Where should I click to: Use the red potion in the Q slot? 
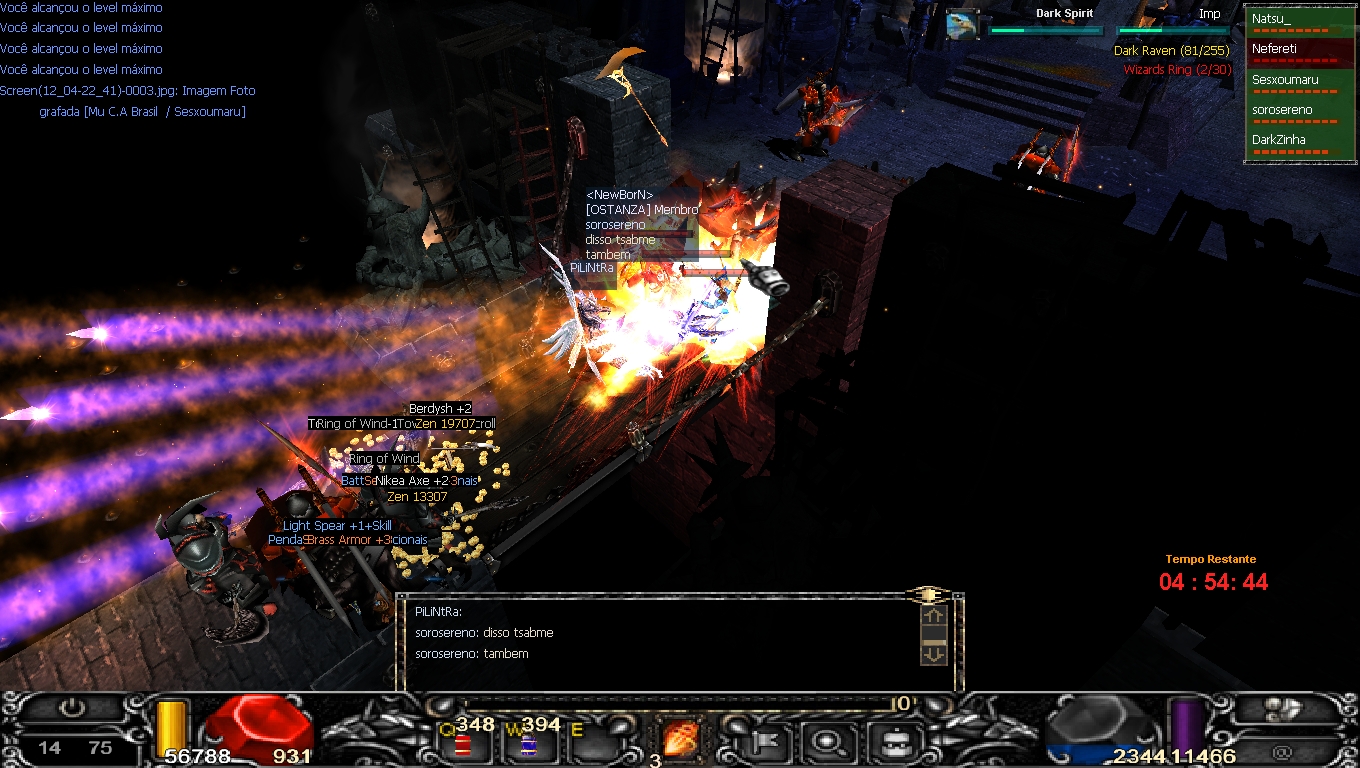coord(463,744)
